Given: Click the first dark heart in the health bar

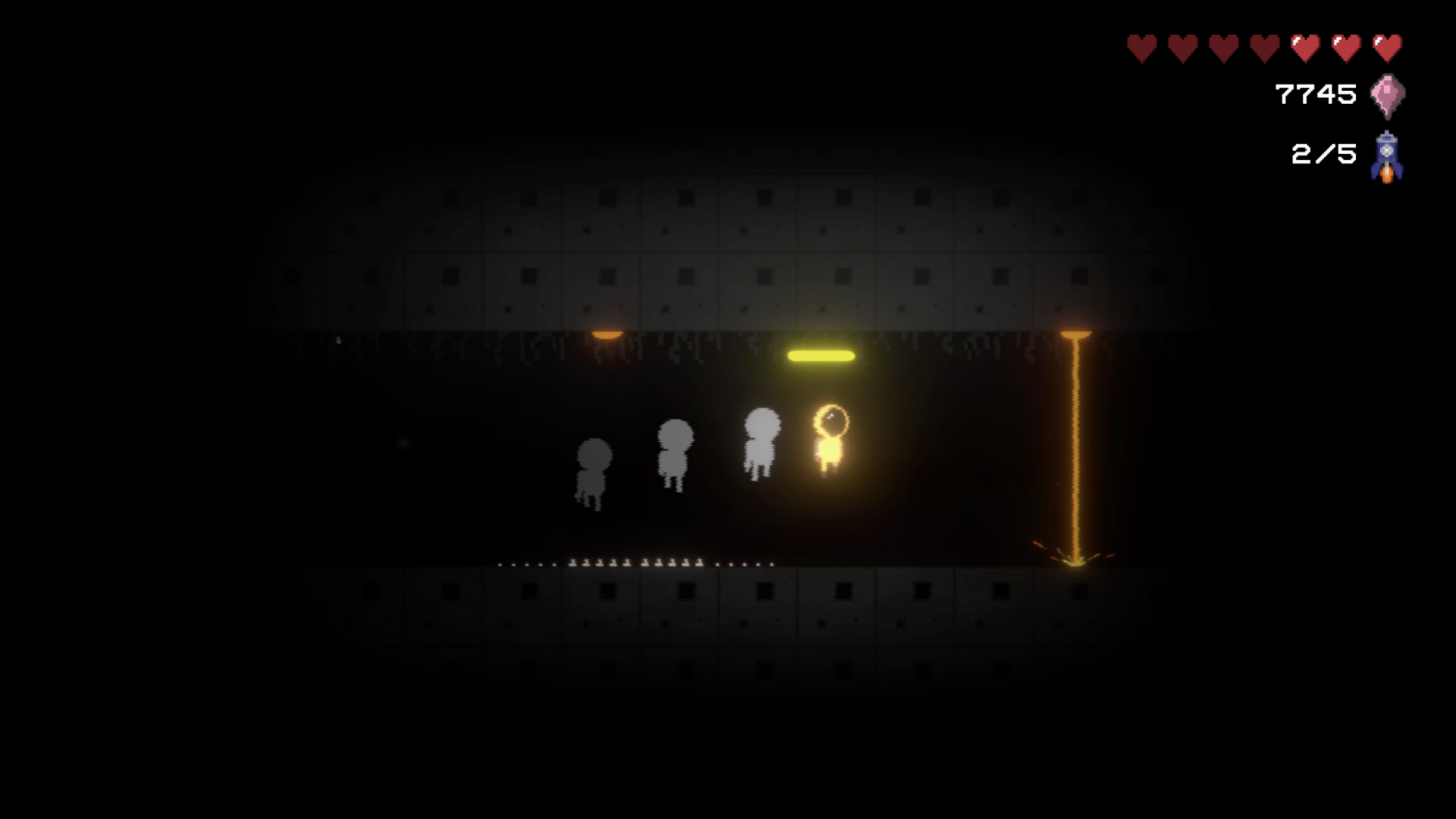Looking at the screenshot, I should point(1140,45).
